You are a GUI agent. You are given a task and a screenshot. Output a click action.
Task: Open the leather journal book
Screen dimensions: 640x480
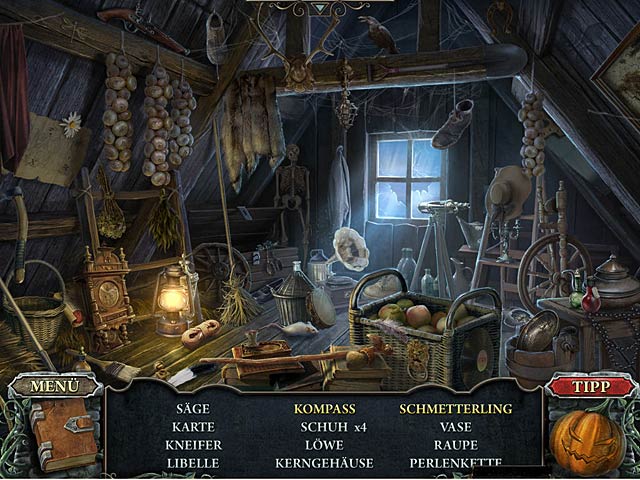coord(62,433)
